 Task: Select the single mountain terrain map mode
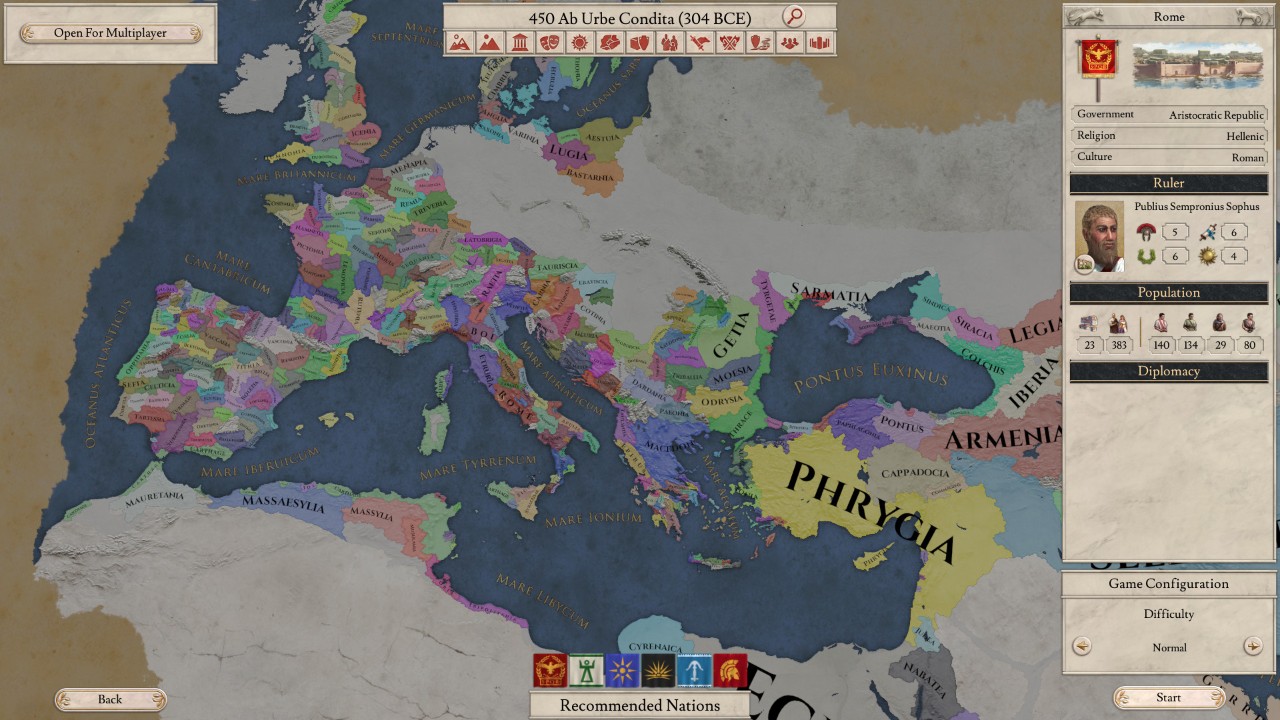489,43
